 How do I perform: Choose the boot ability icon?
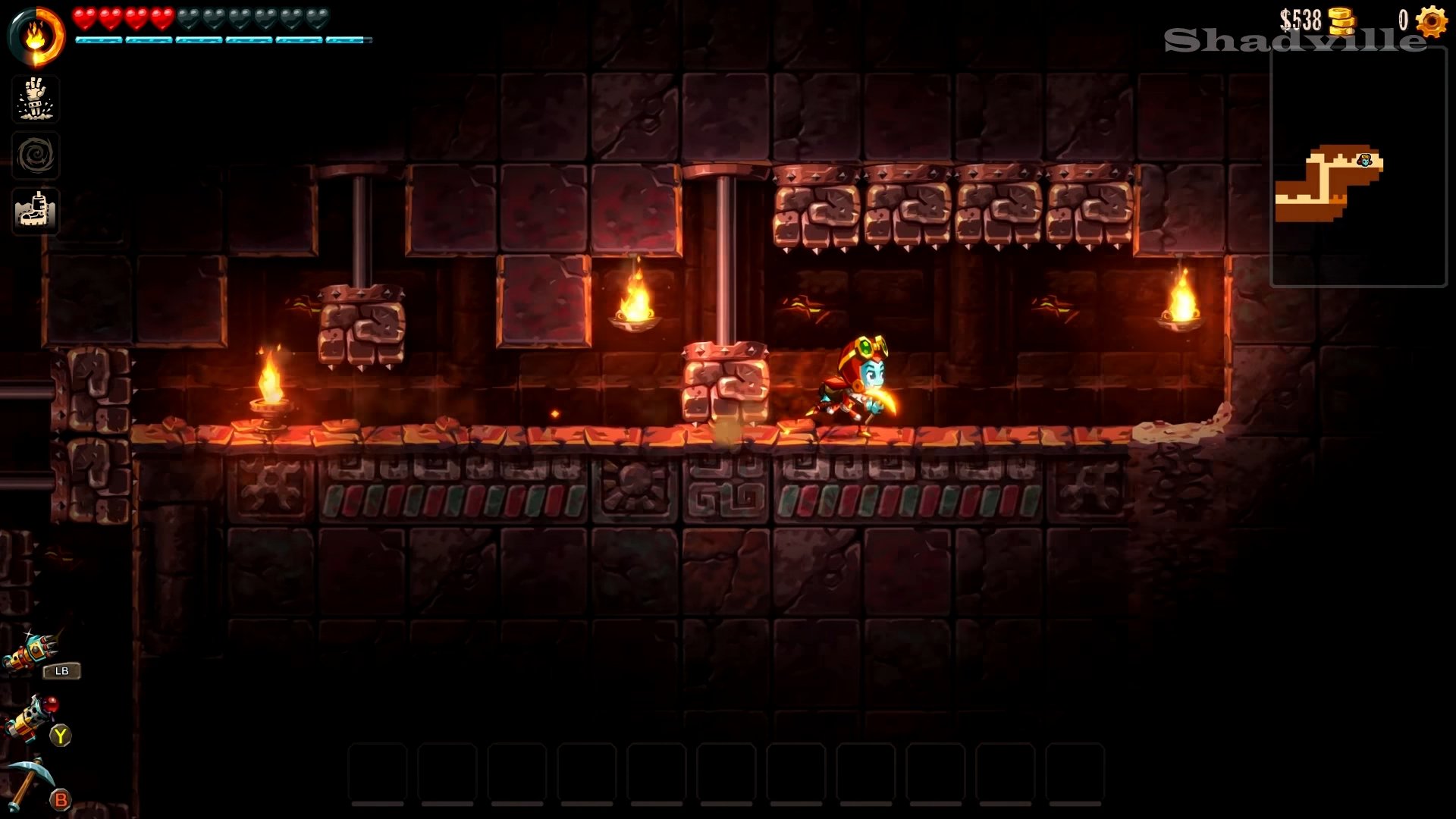[x=36, y=211]
